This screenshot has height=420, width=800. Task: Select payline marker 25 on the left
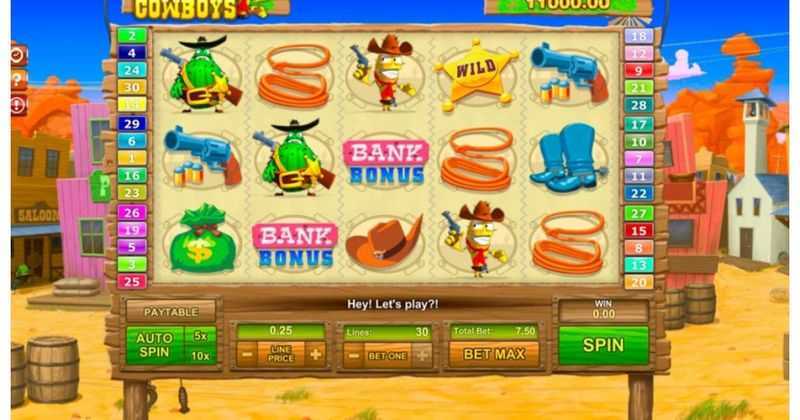click(x=131, y=281)
